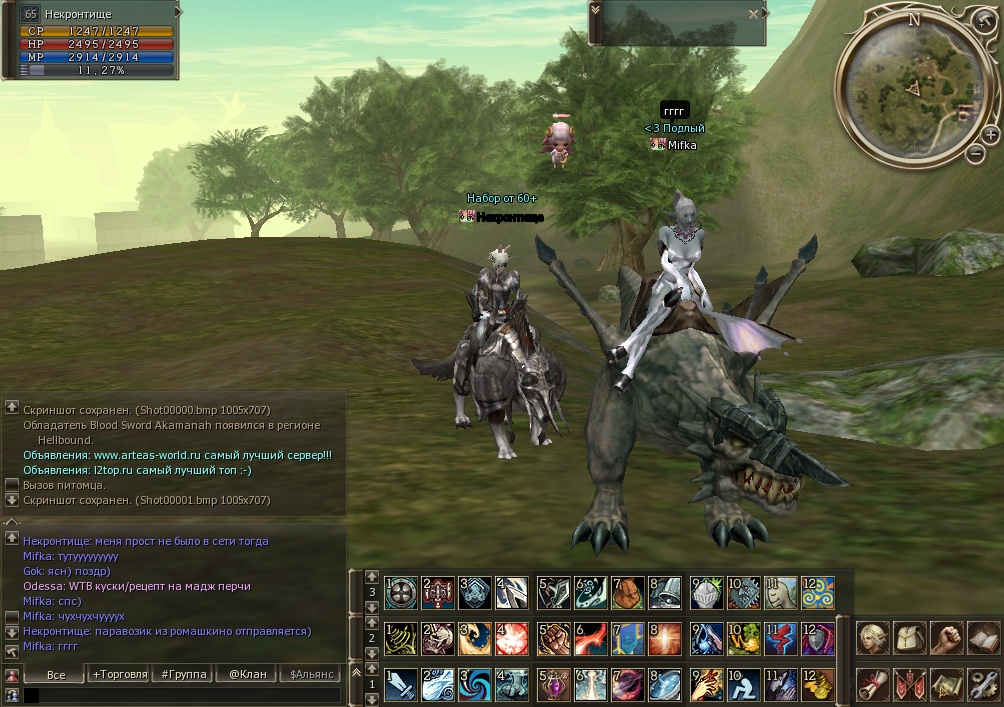Screen dimensions: 1004x707
Task: Open the quest scroll with red ribbon
Action: 873,684
